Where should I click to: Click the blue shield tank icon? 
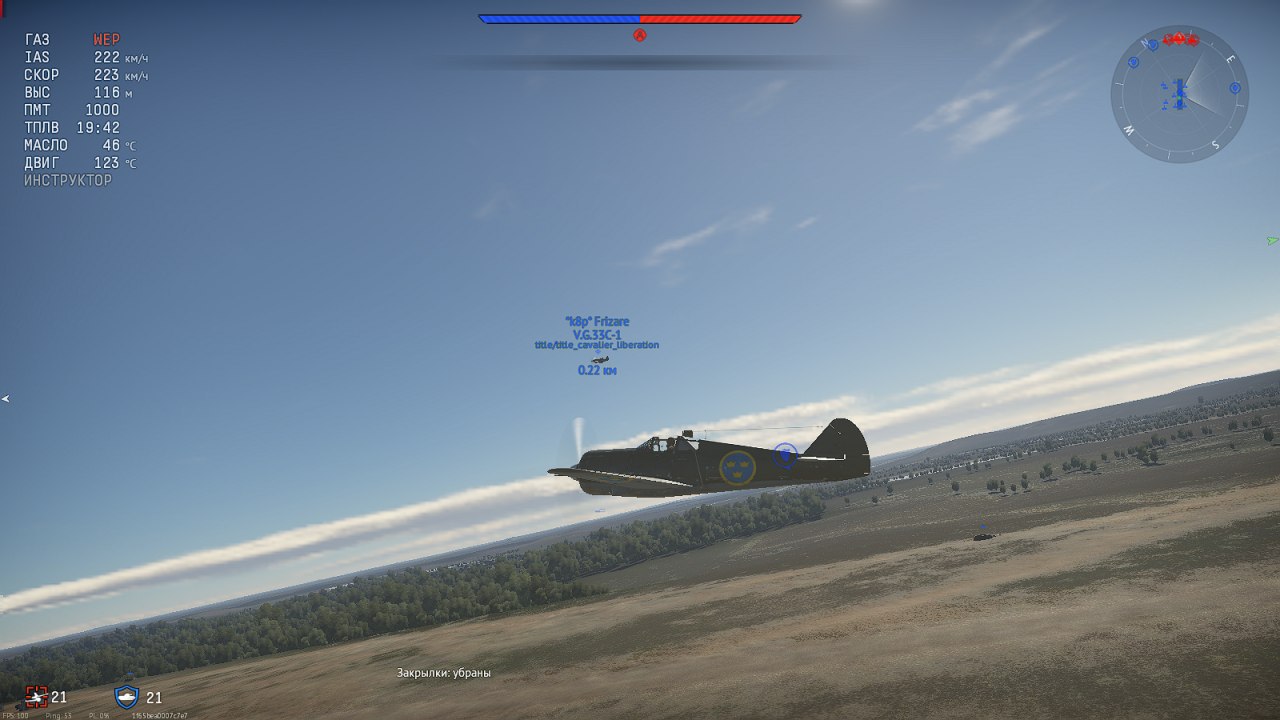127,696
